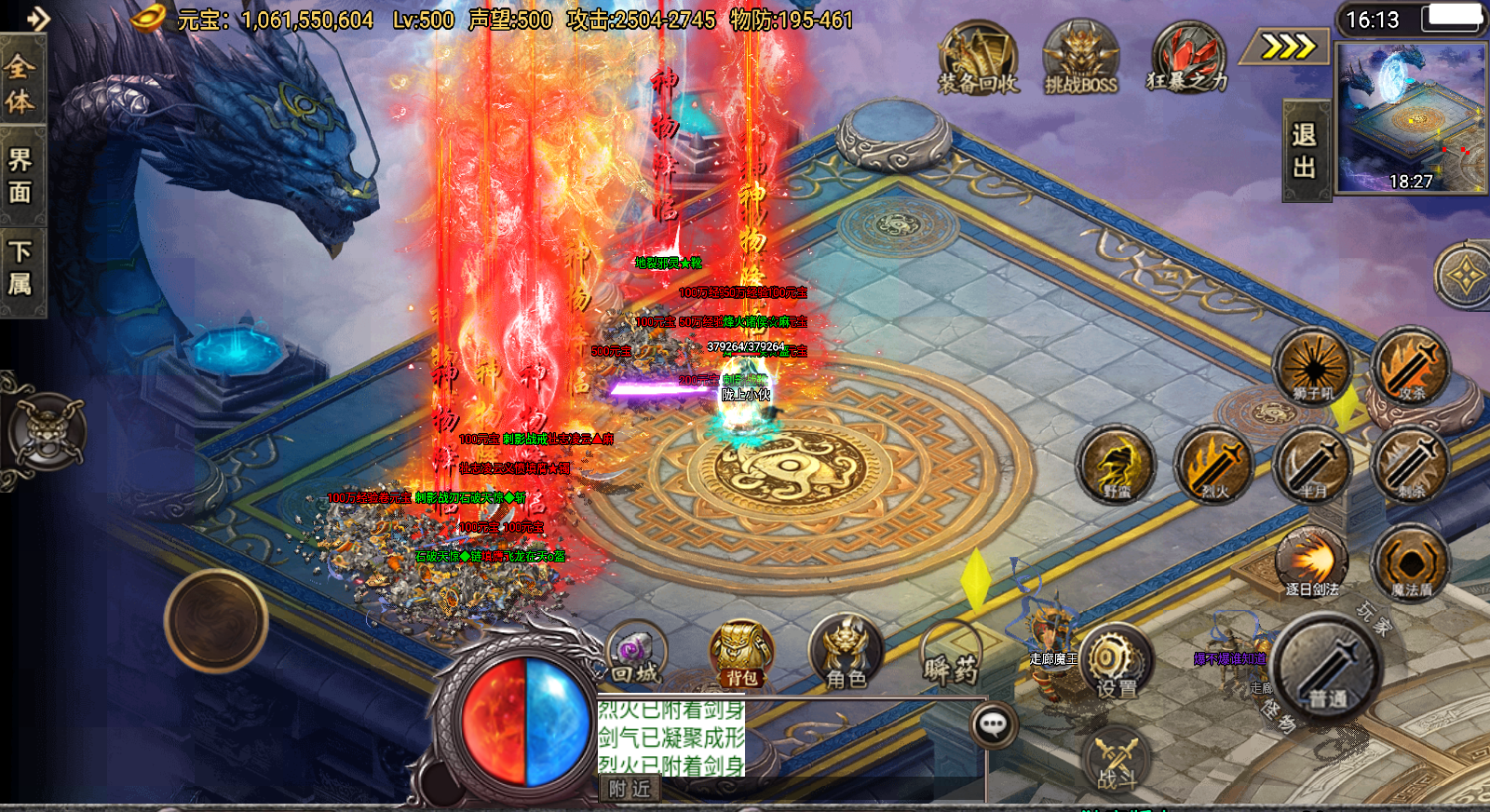Activate the 烈火 flame sword skill
Screen dimensions: 1490x812
pos(1214,464)
